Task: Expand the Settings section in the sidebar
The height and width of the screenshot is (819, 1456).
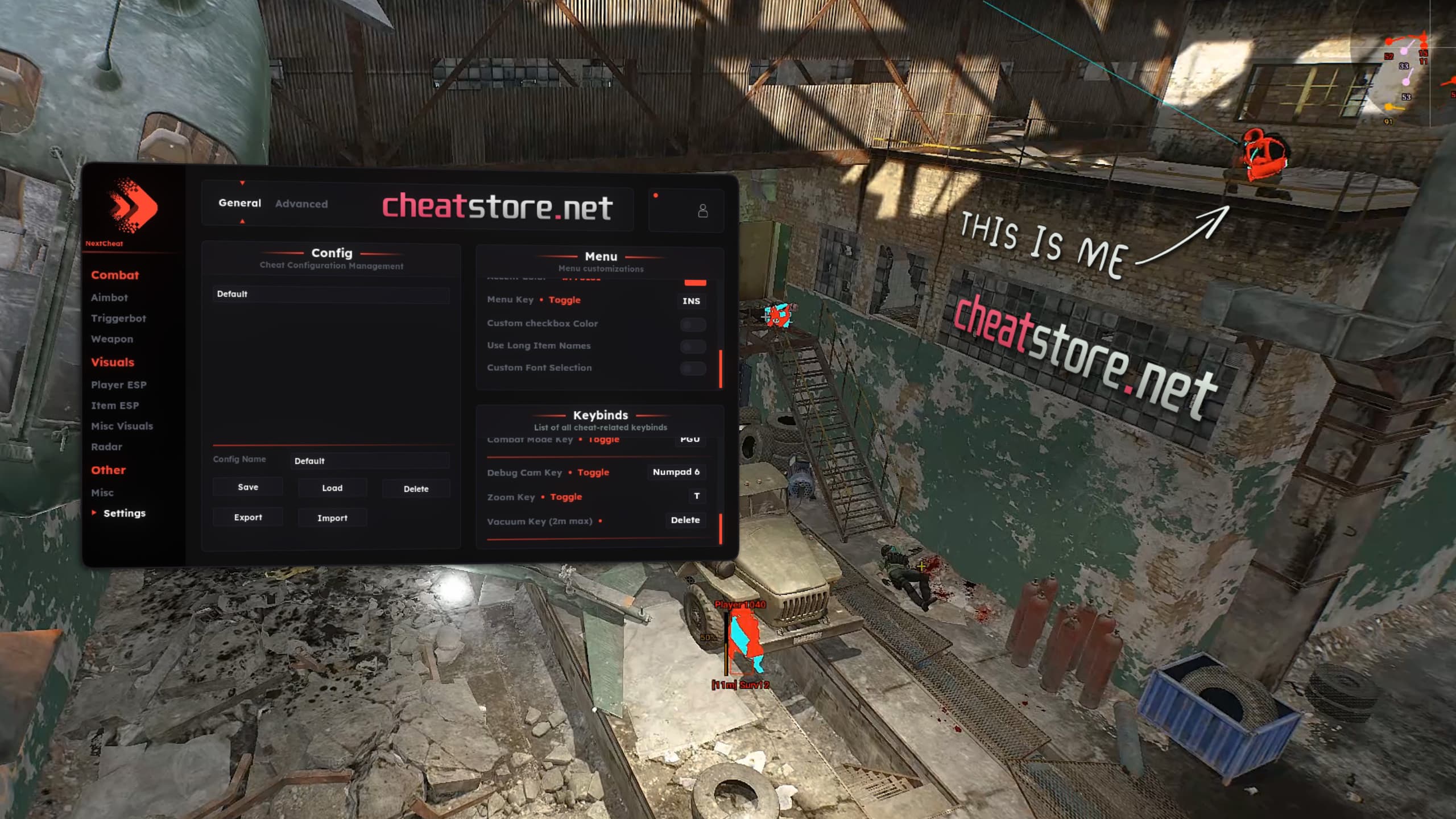Action: coord(125,512)
